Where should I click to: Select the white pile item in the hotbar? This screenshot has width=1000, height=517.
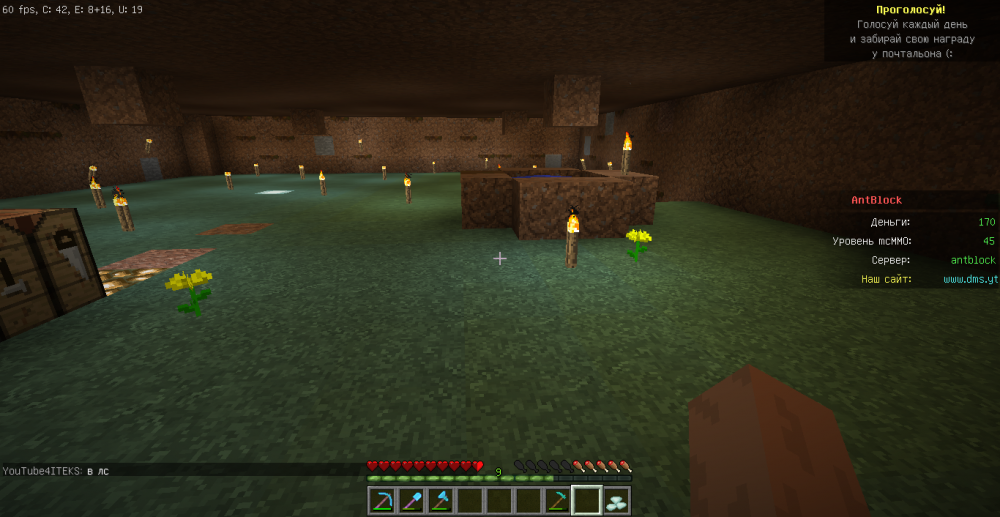point(615,500)
